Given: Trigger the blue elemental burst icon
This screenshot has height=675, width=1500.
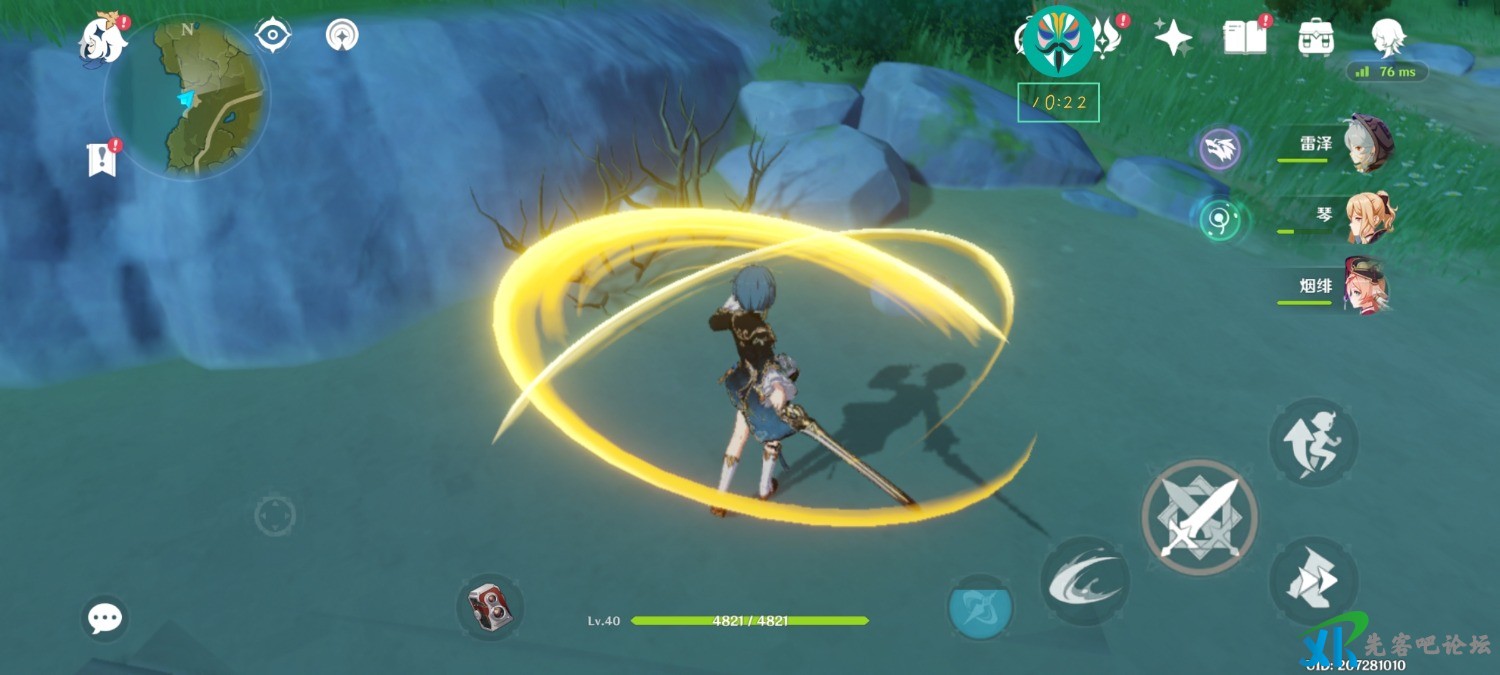Looking at the screenshot, I should click(x=980, y=607).
